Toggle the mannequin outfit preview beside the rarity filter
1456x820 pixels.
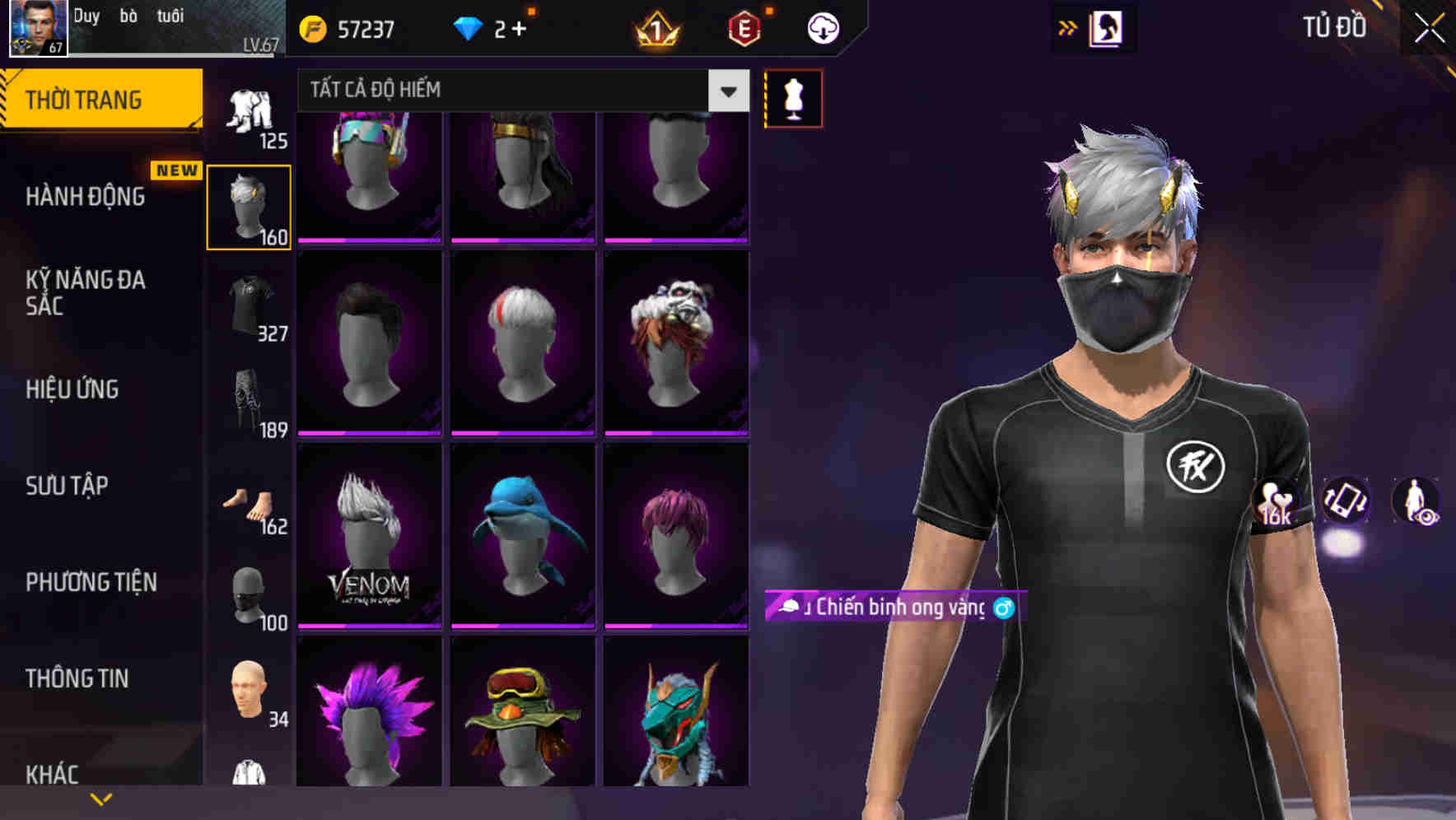point(793,97)
